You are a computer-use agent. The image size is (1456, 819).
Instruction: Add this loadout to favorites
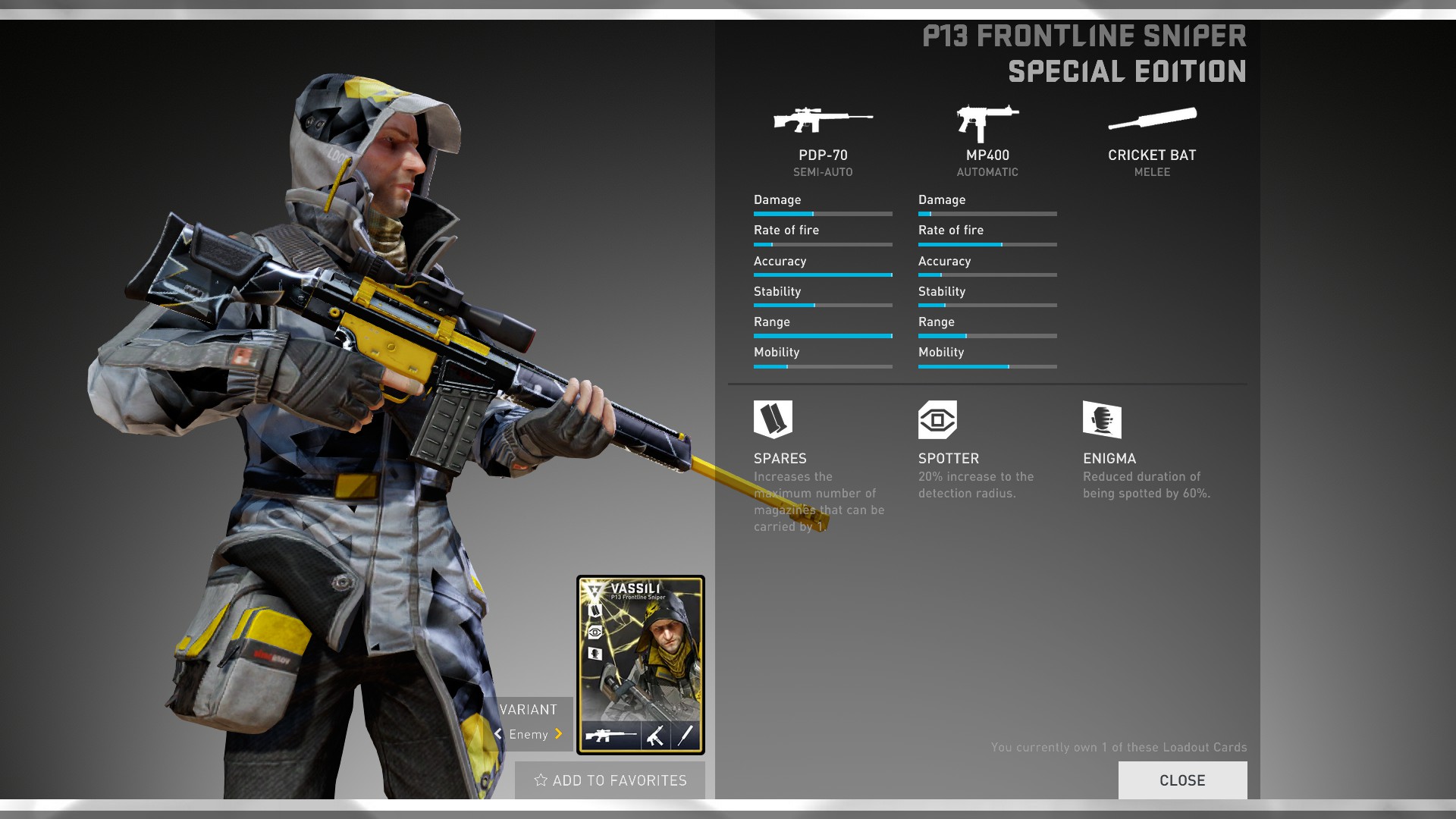pyautogui.click(x=610, y=780)
